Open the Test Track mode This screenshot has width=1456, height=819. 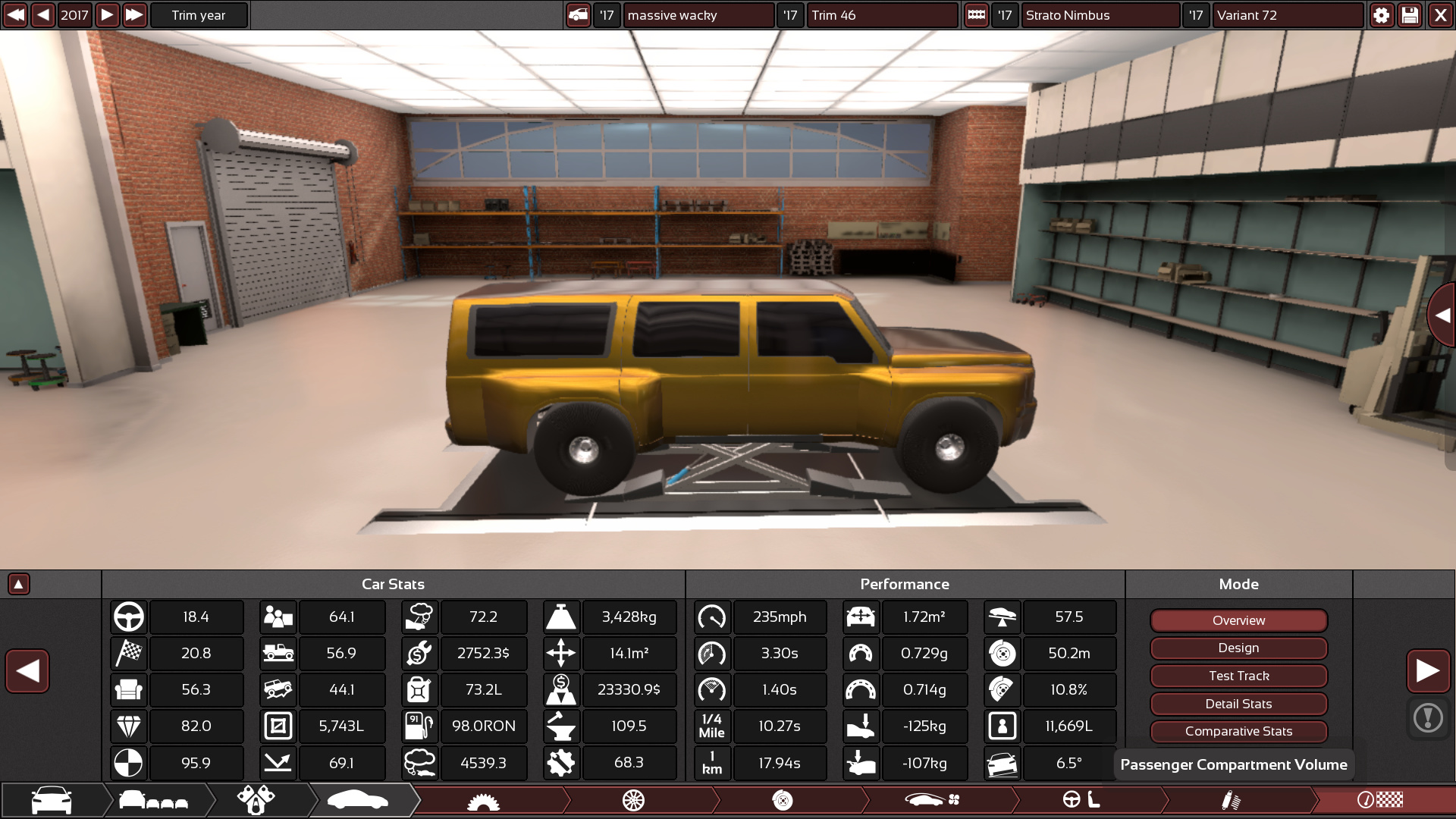click(x=1238, y=676)
